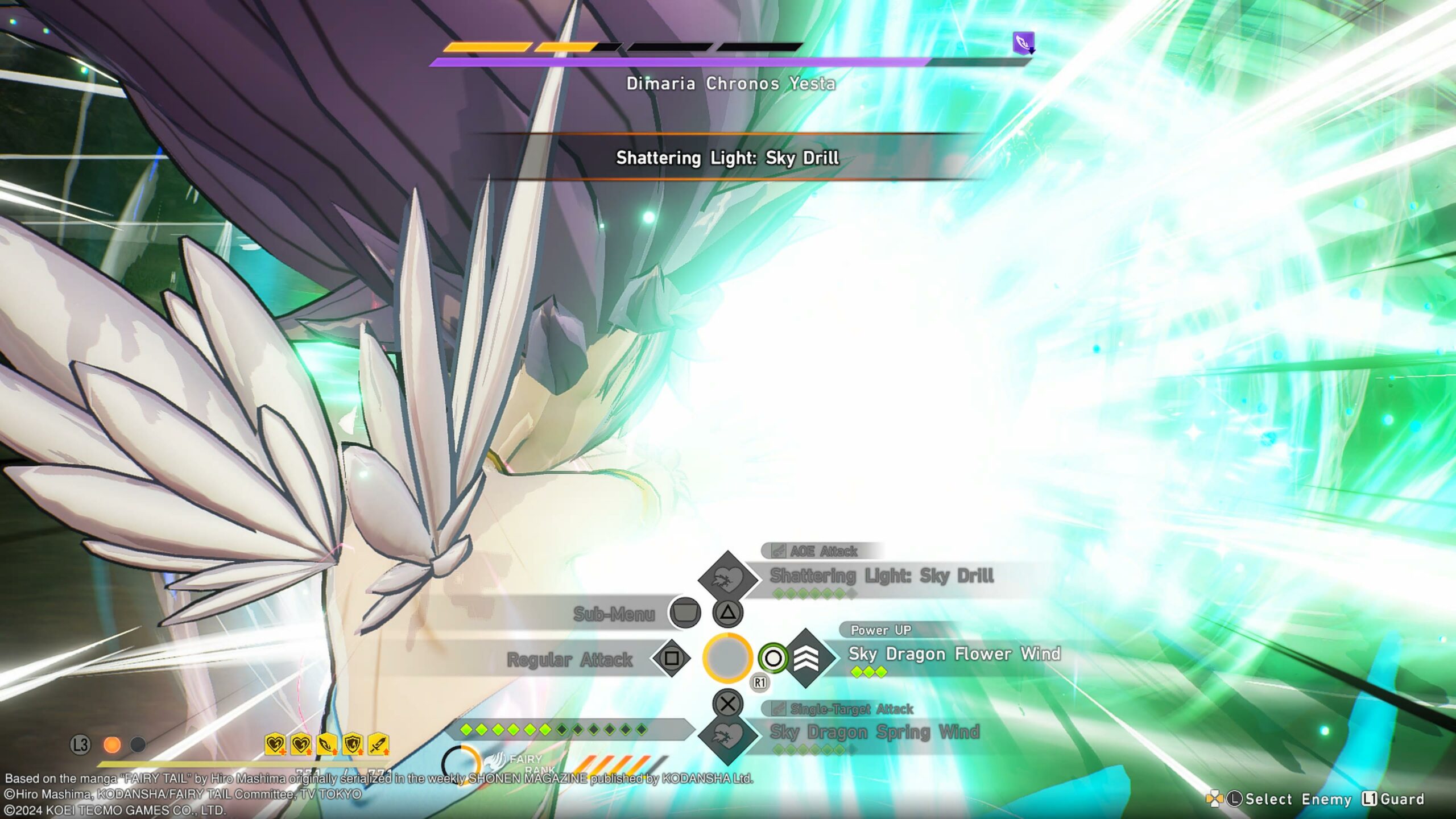Open the Sub-Menu command

pyautogui.click(x=614, y=614)
